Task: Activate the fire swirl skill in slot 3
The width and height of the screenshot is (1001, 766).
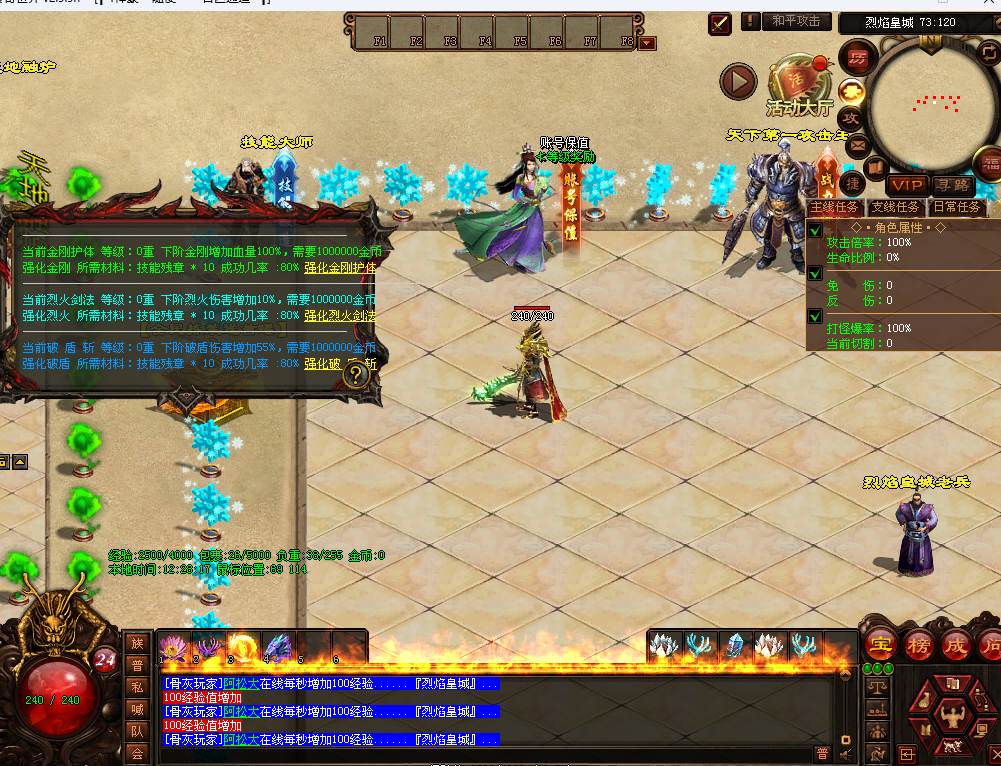Action: pos(241,646)
